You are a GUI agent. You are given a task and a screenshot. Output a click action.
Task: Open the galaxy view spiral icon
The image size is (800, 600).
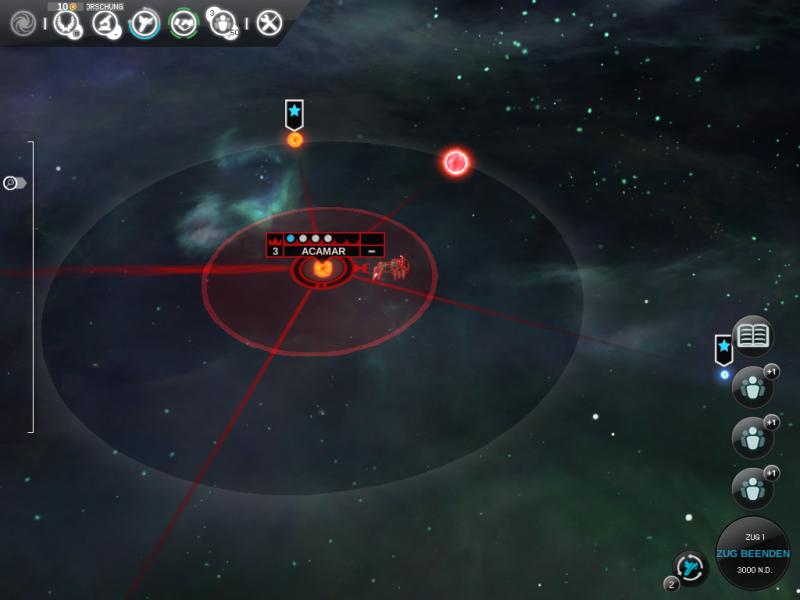click(21, 22)
